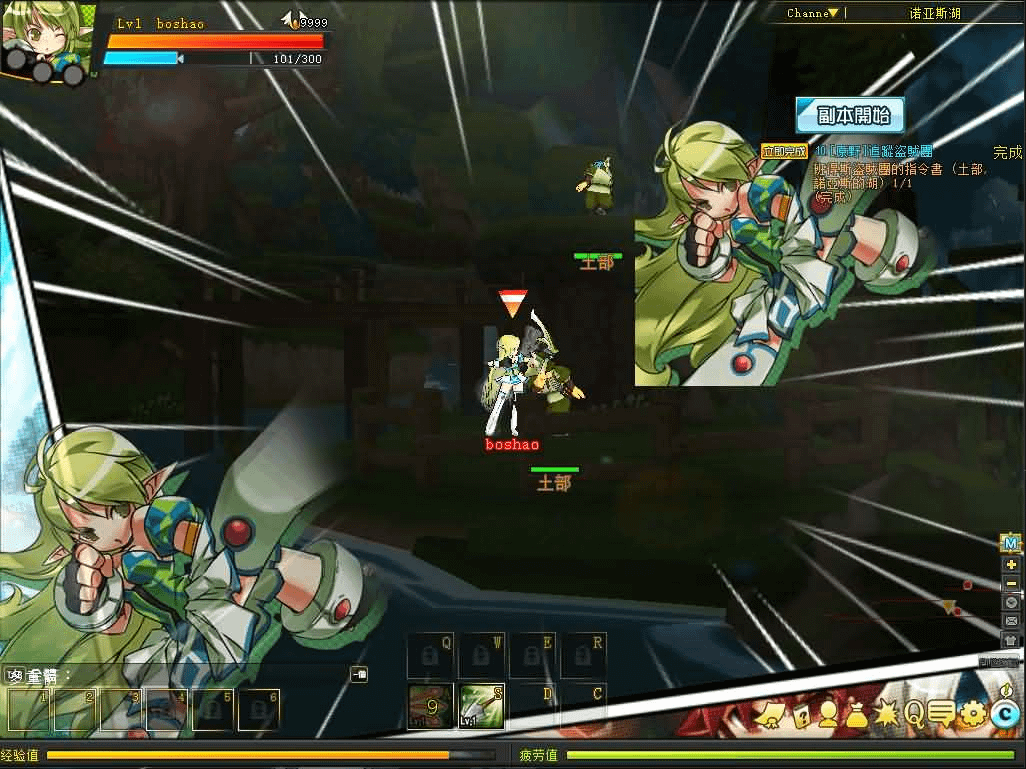Screen dimensions: 1026x769
Task: Open the chat speech bubble icon
Action: [941, 714]
